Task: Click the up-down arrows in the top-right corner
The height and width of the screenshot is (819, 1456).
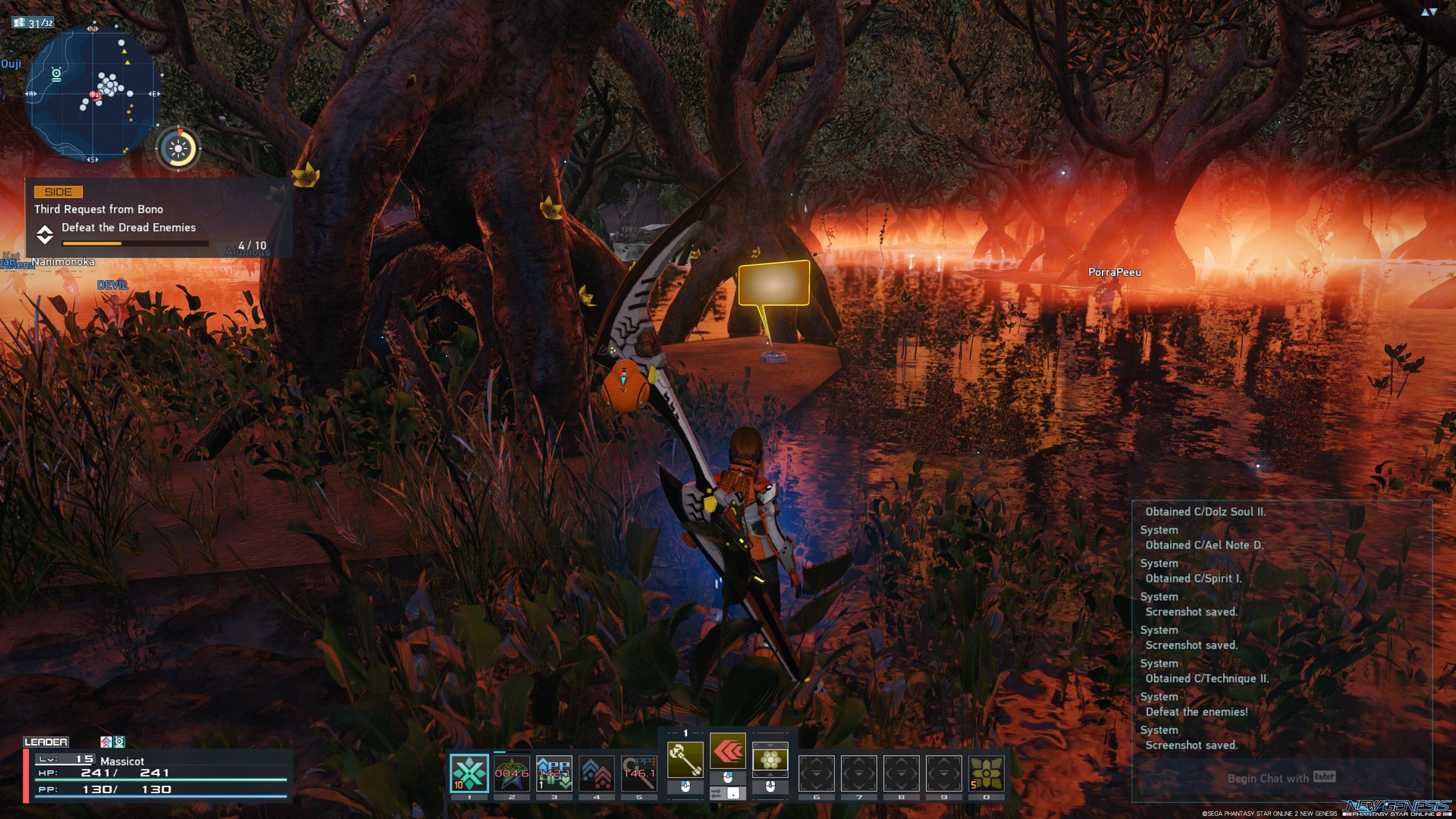Action: [1429, 12]
